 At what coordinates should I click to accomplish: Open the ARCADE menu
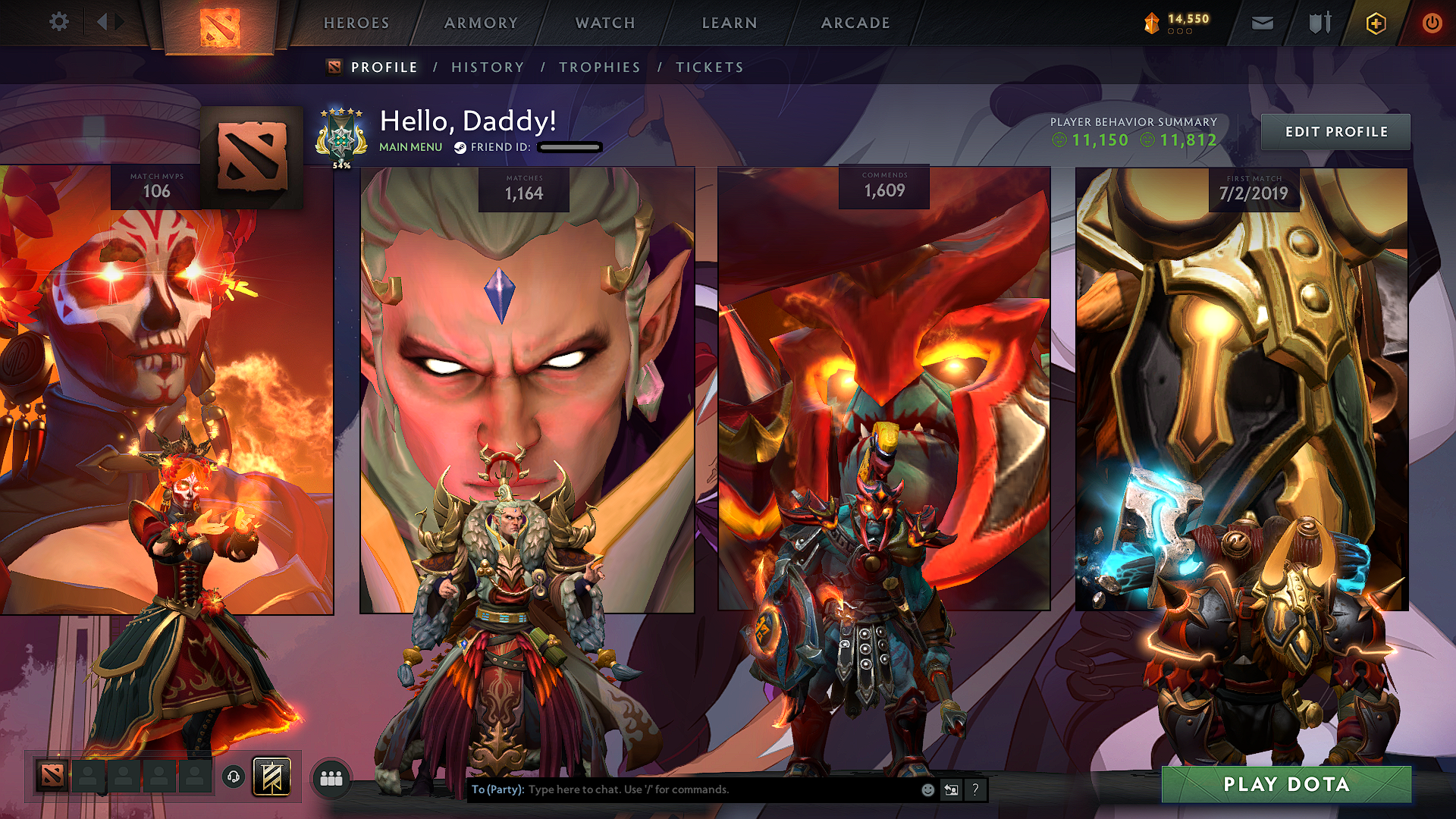(855, 23)
